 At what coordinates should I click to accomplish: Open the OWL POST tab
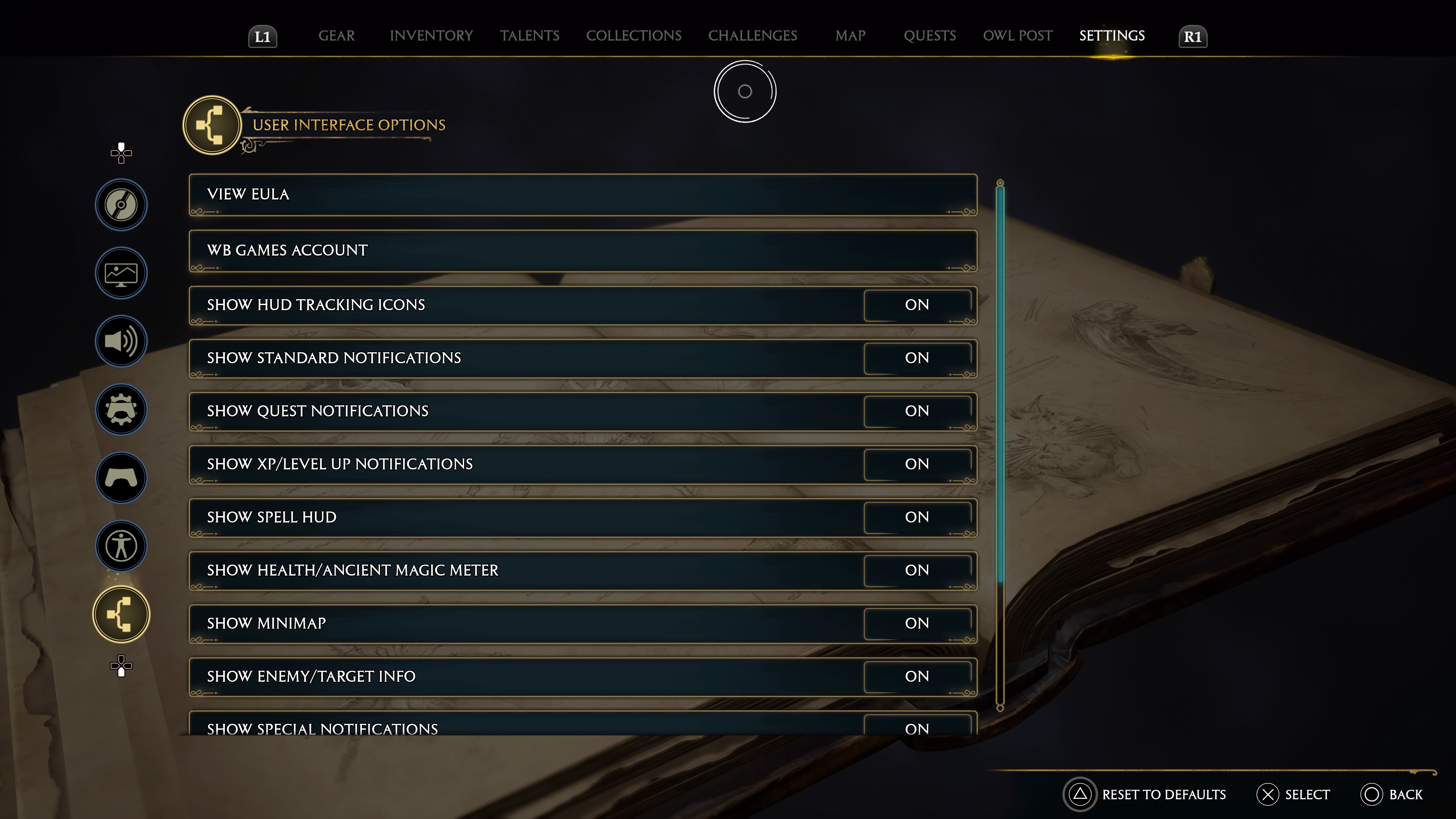coord(1017,36)
